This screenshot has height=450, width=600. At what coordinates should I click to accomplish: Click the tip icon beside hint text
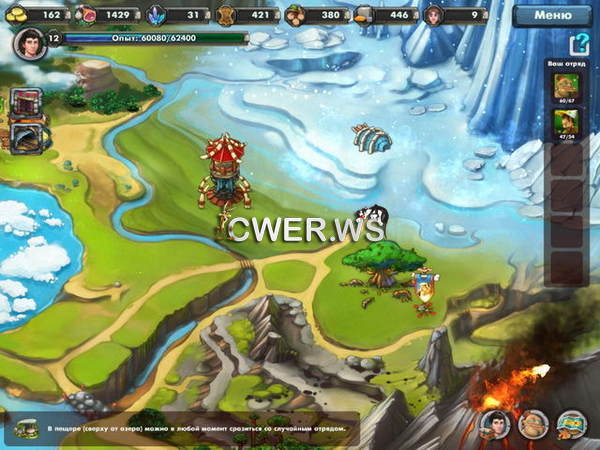27,427
